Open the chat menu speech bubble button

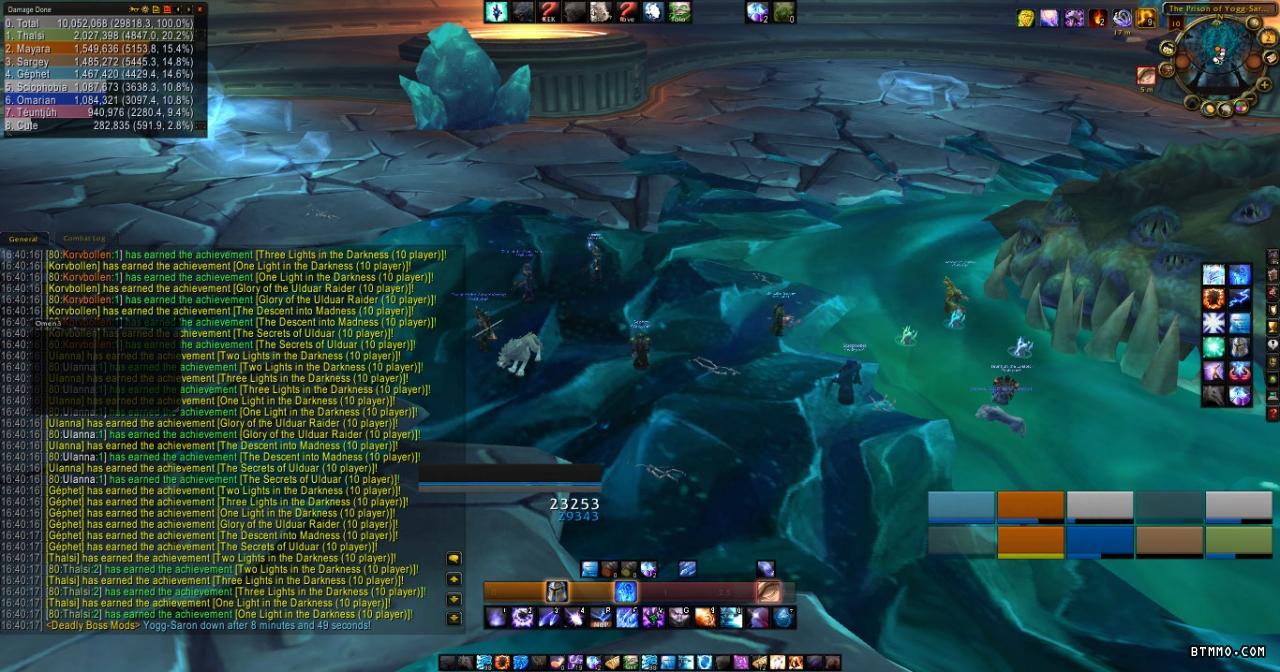454,559
